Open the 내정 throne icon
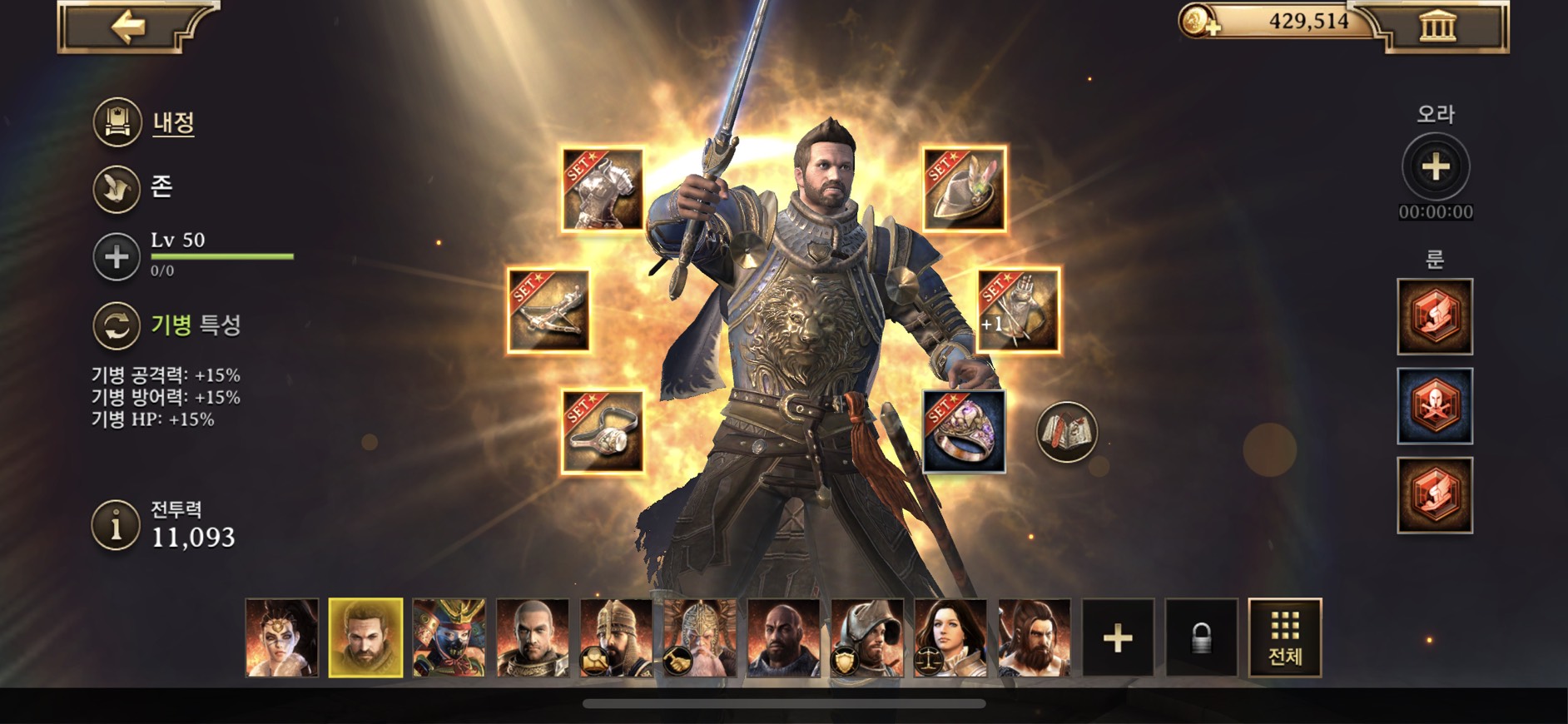This screenshot has height=724, width=1568. pyautogui.click(x=117, y=122)
